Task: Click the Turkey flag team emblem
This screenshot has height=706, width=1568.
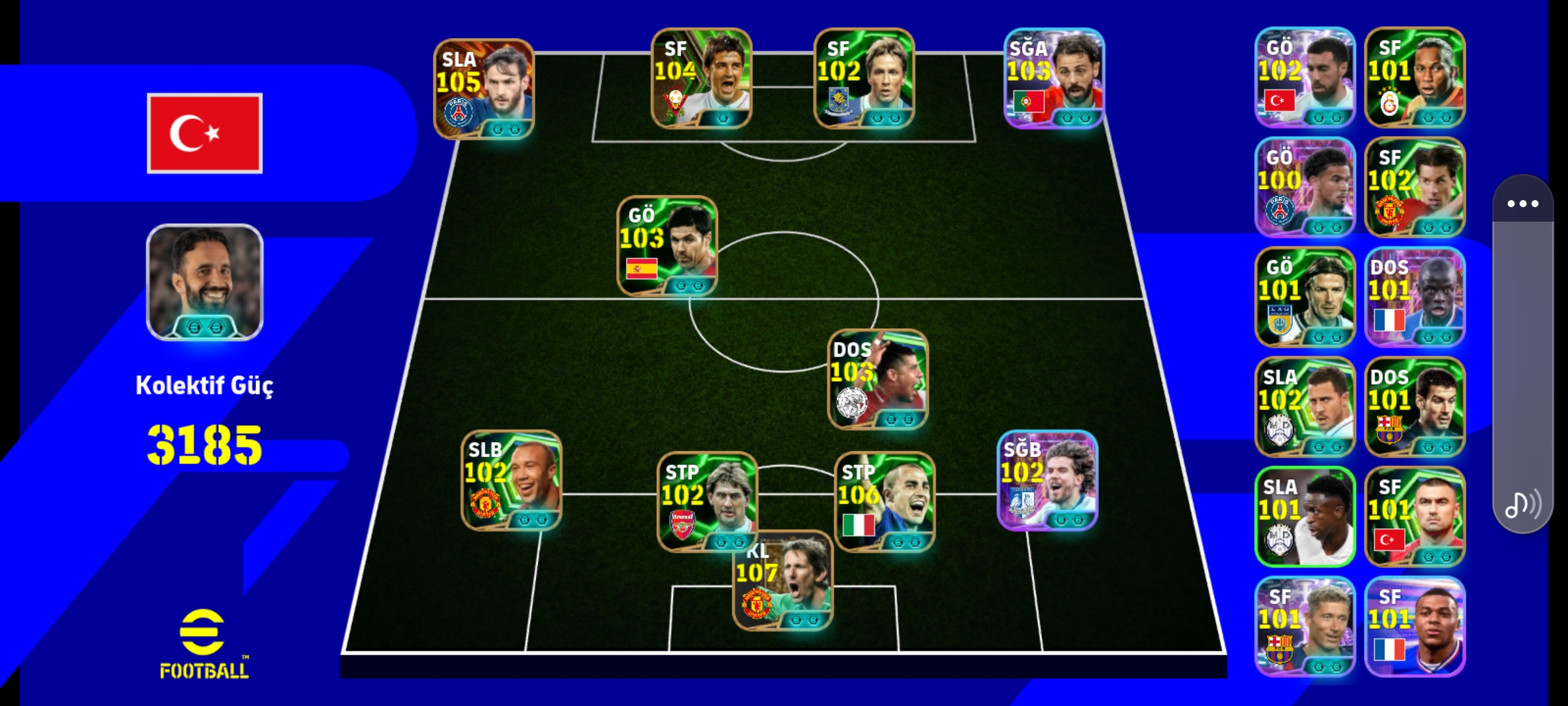Action: pyautogui.click(x=204, y=133)
